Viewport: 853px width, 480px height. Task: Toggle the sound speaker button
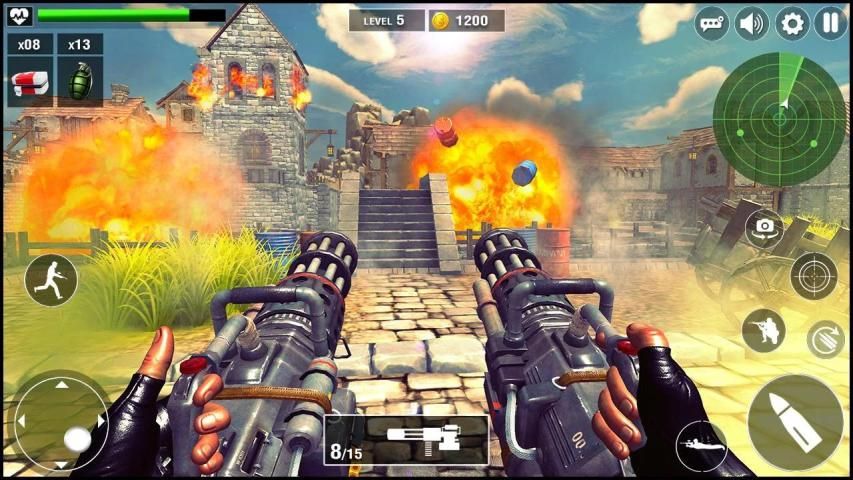click(x=752, y=23)
